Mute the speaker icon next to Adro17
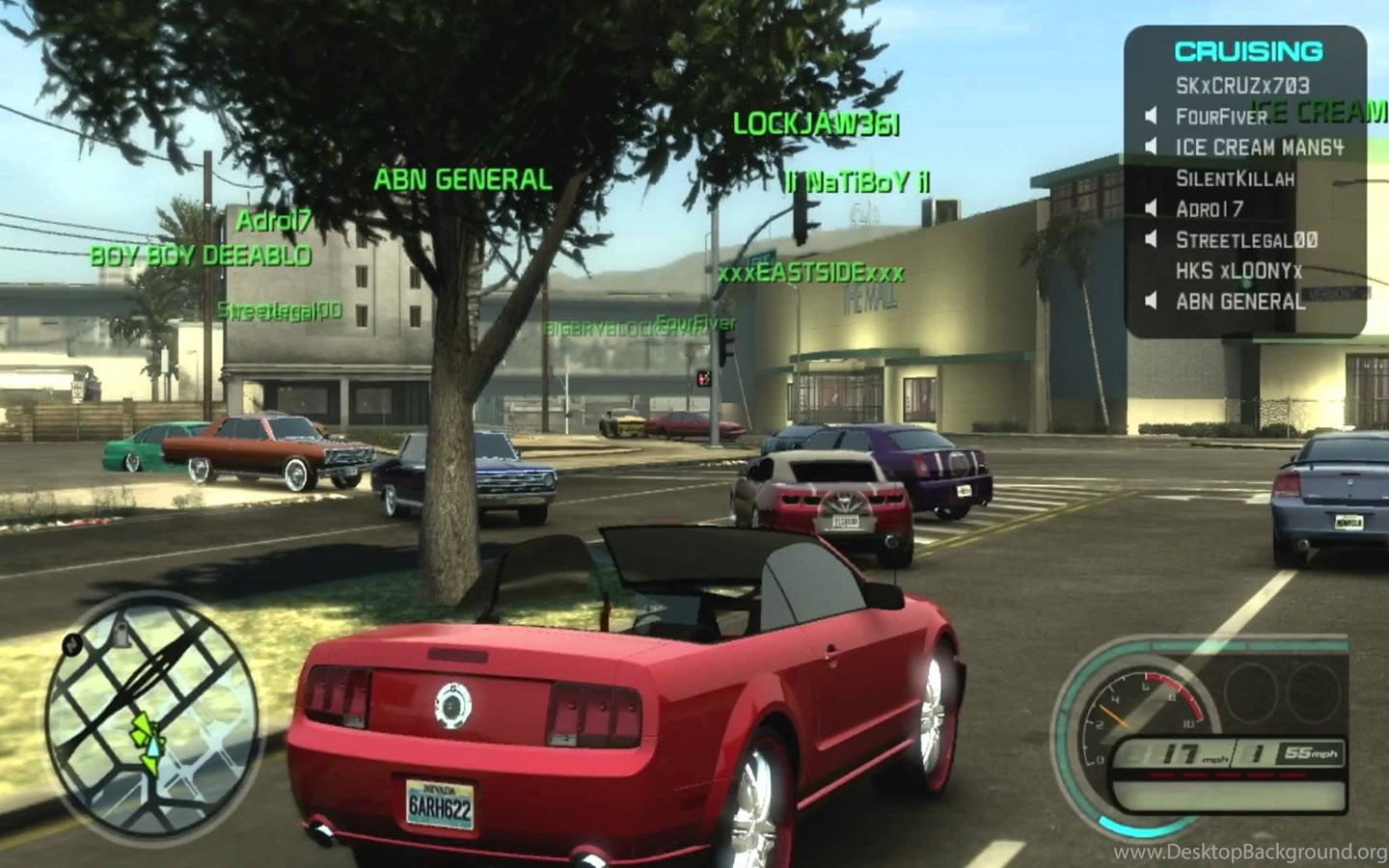This screenshot has width=1389, height=868. point(1151,209)
